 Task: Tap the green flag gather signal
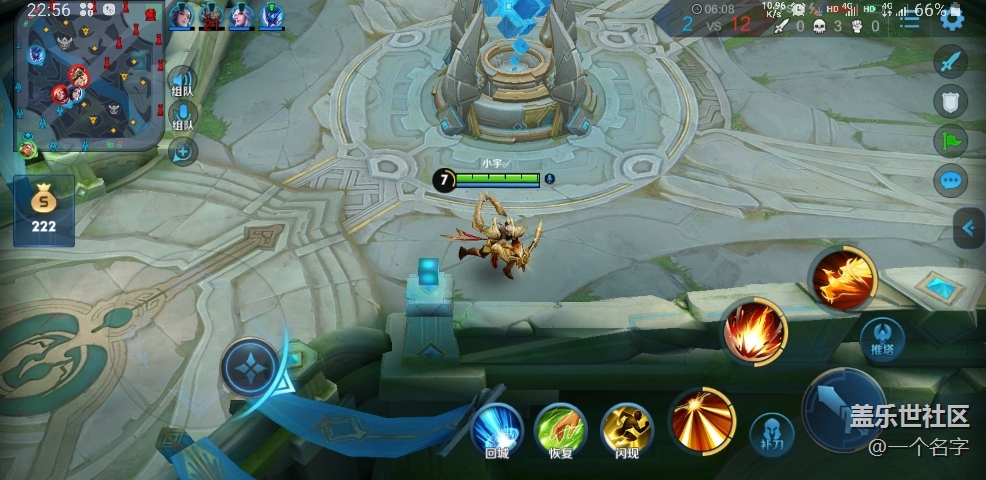click(951, 140)
